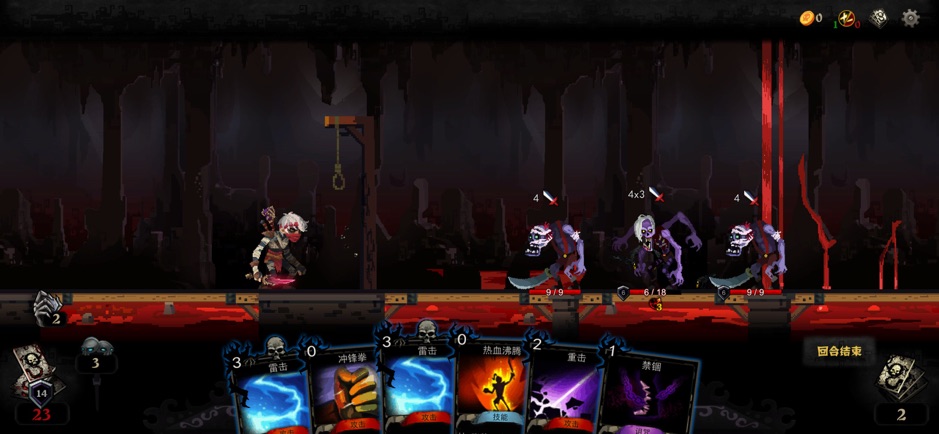
Task: Inspect the armored gauntlet icon
Action: pos(46,308)
